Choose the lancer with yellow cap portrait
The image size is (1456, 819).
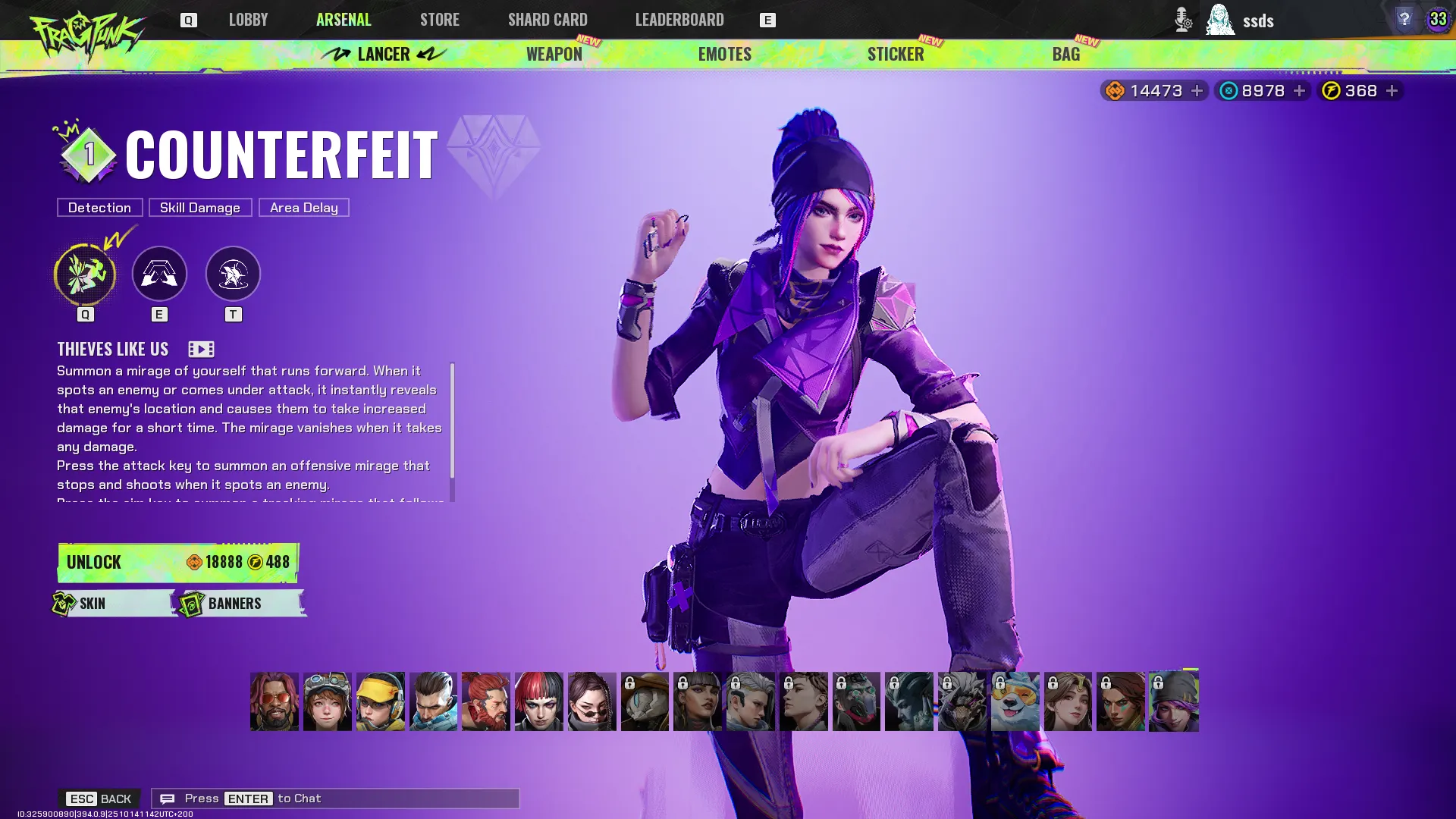(381, 701)
